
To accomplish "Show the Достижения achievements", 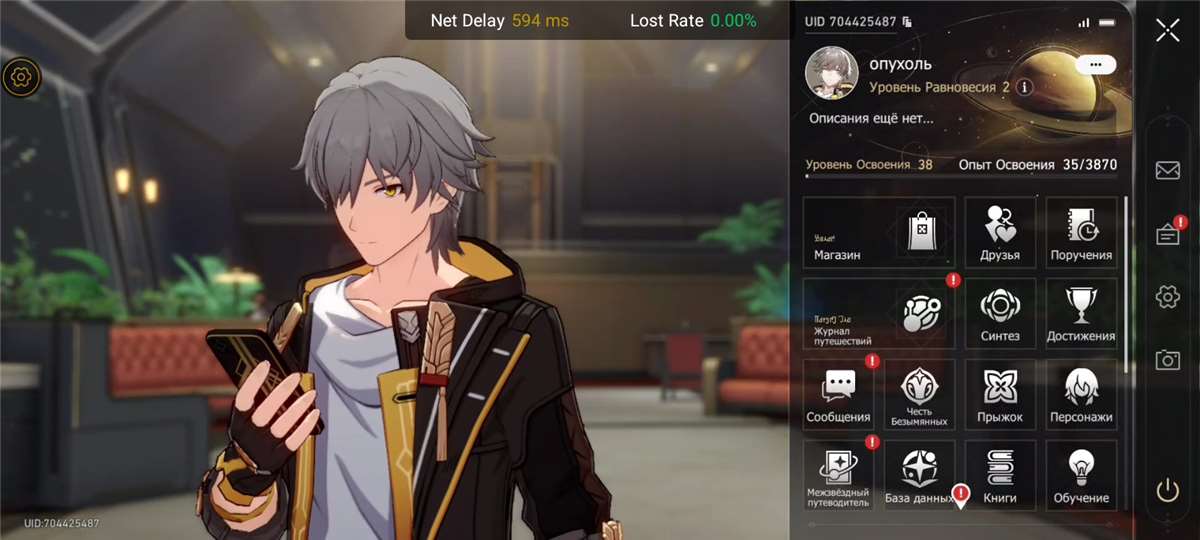I will [x=1081, y=314].
